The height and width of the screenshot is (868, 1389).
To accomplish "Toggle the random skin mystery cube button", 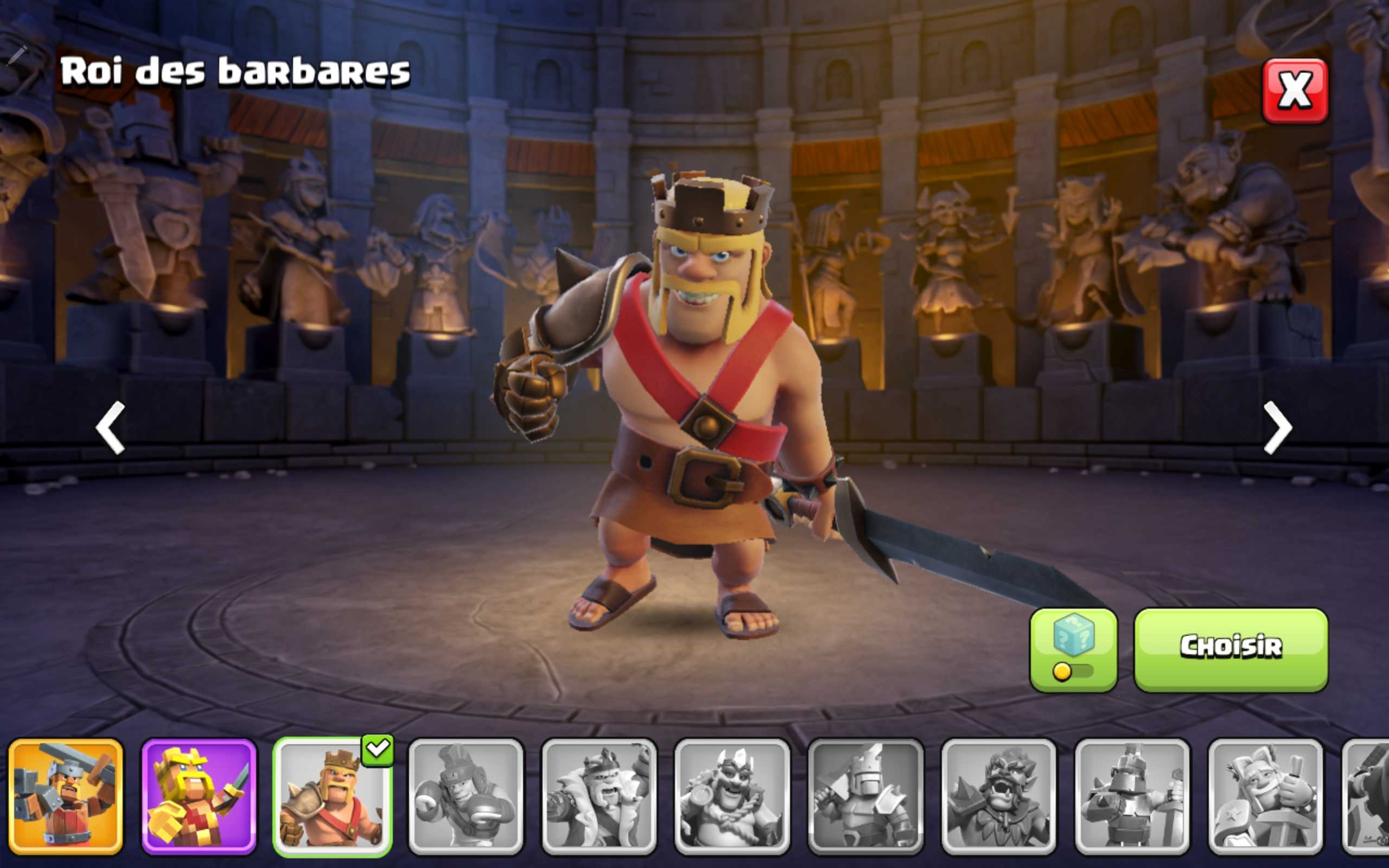I will coord(1073,649).
